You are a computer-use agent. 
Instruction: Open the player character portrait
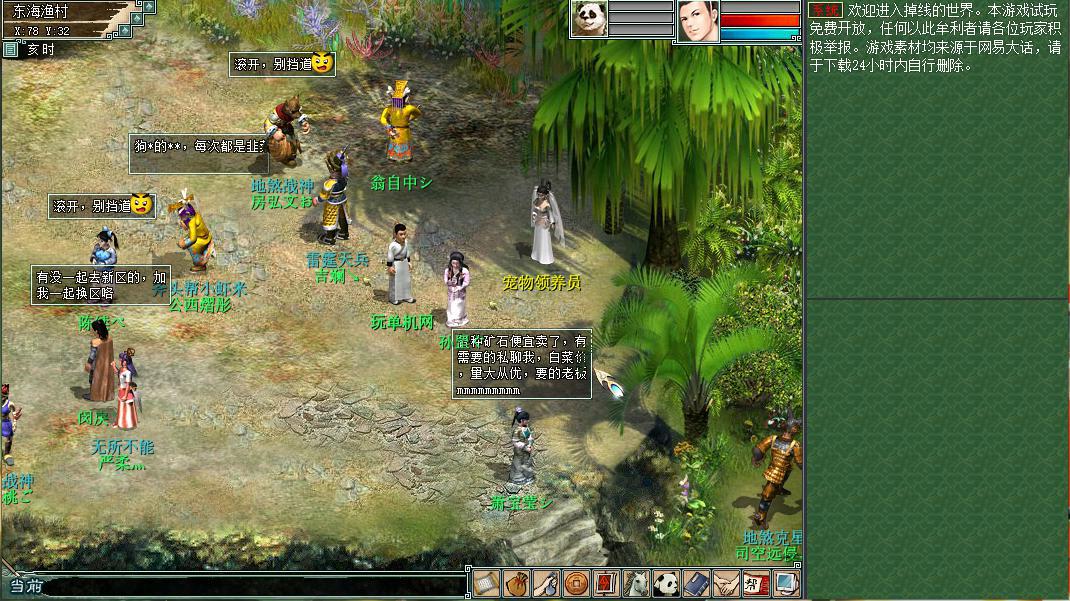click(x=698, y=21)
